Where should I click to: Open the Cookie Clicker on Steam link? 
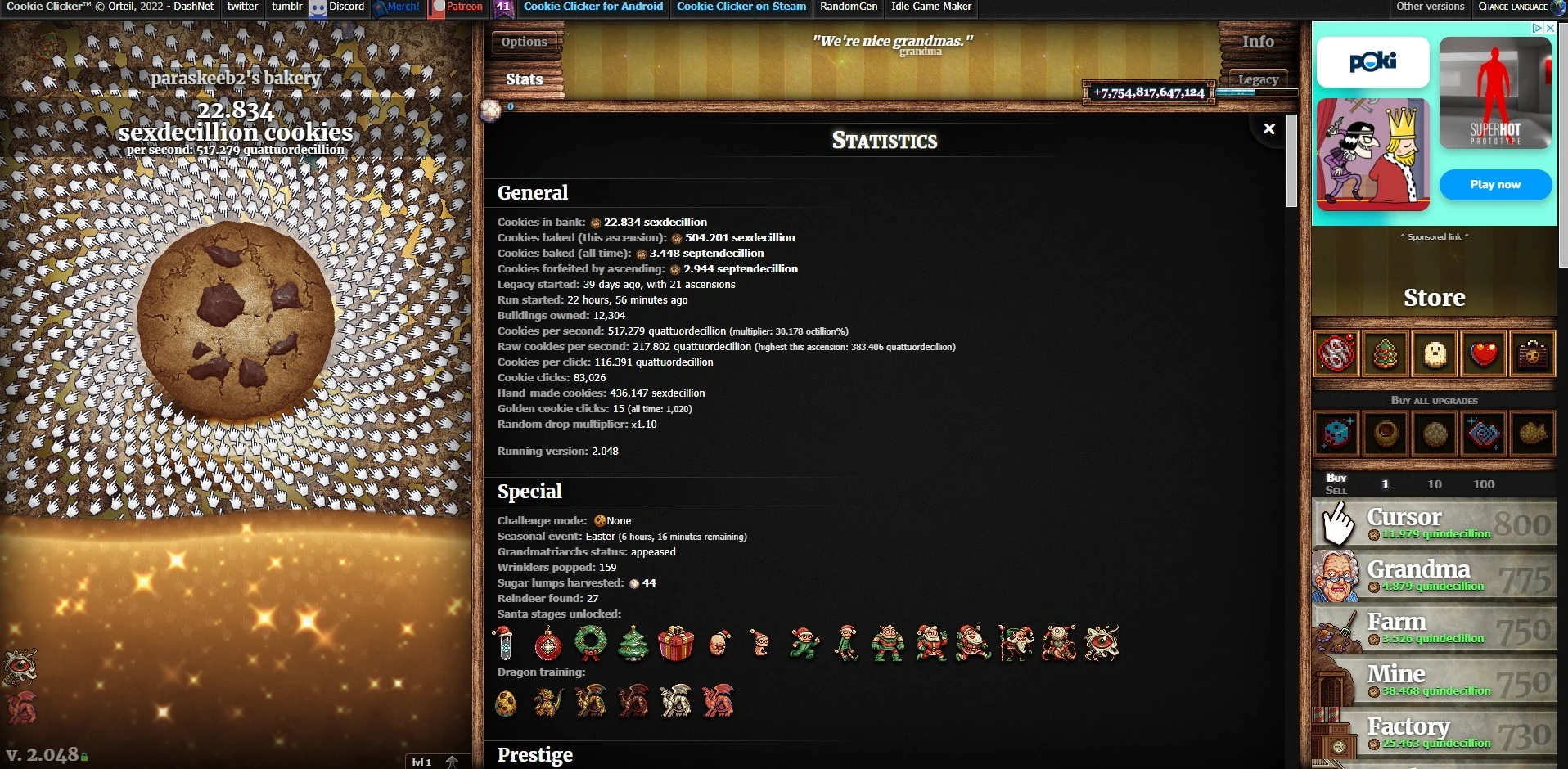(741, 7)
